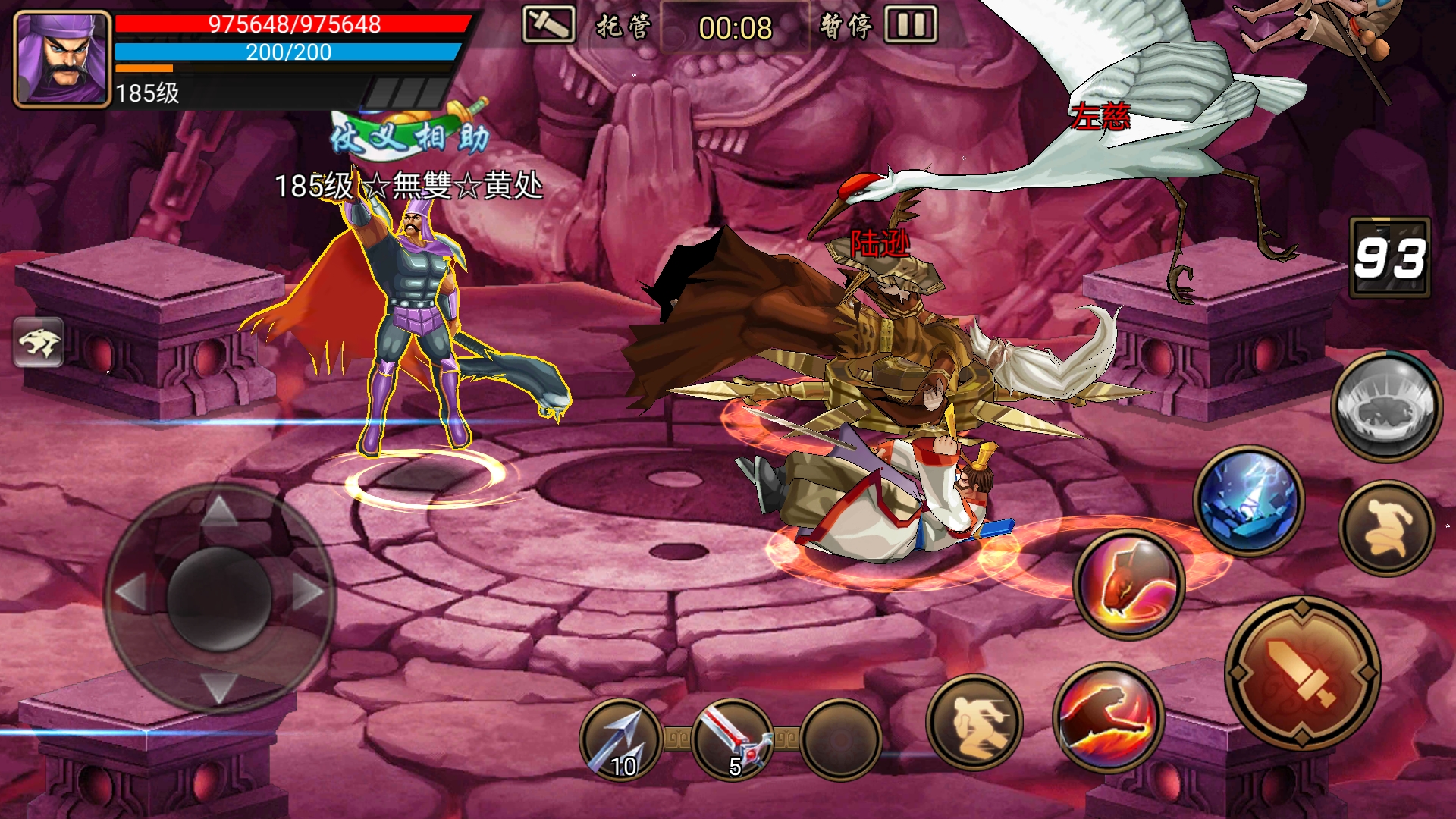Trigger the flaming tiger pounce skill
1456x819 pixels.
1108,717
